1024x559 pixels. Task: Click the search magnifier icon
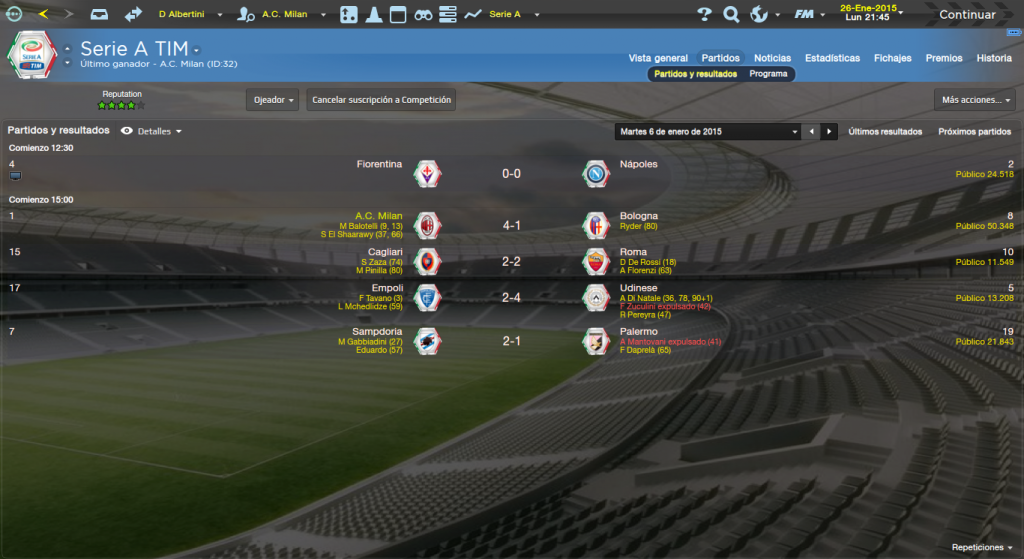(731, 14)
